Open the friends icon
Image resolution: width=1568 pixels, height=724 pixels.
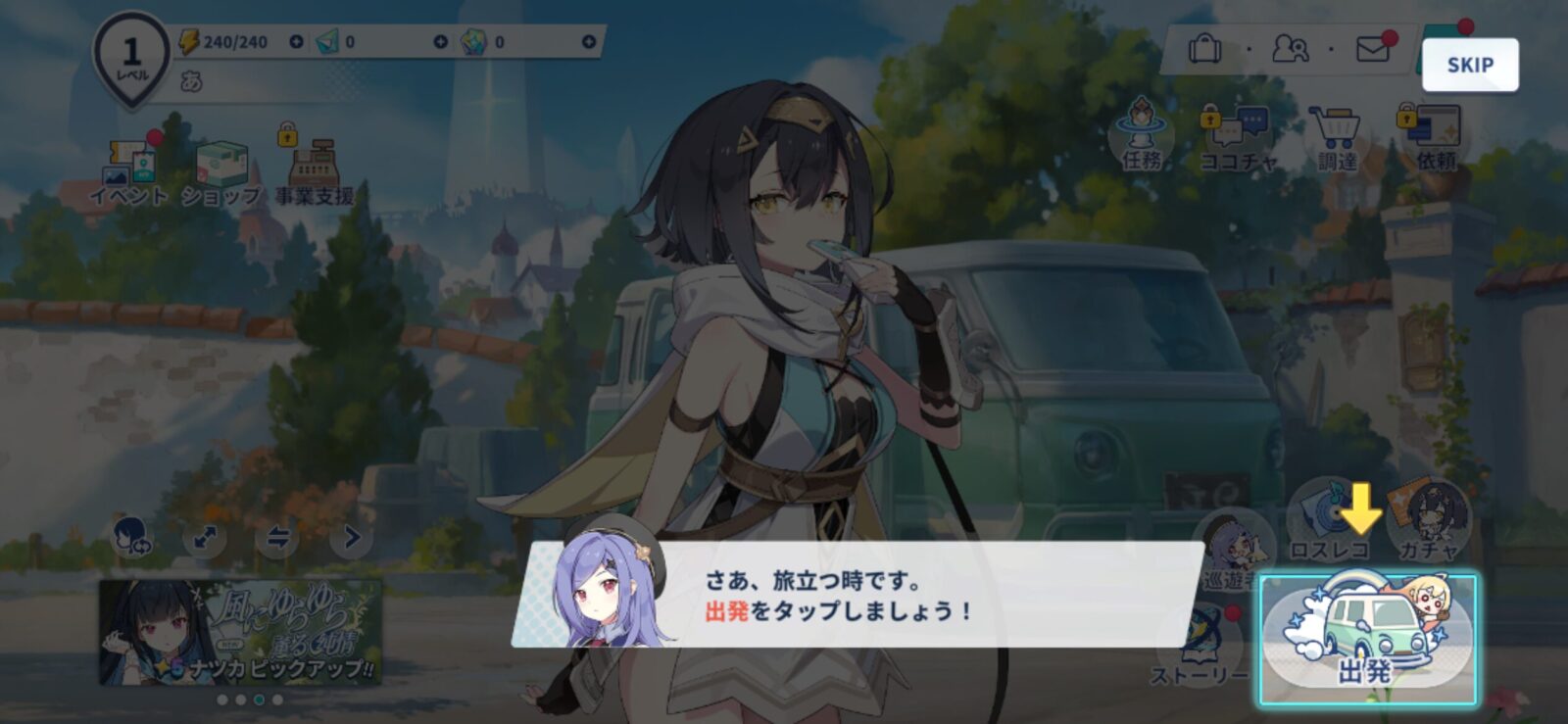coord(1290,48)
